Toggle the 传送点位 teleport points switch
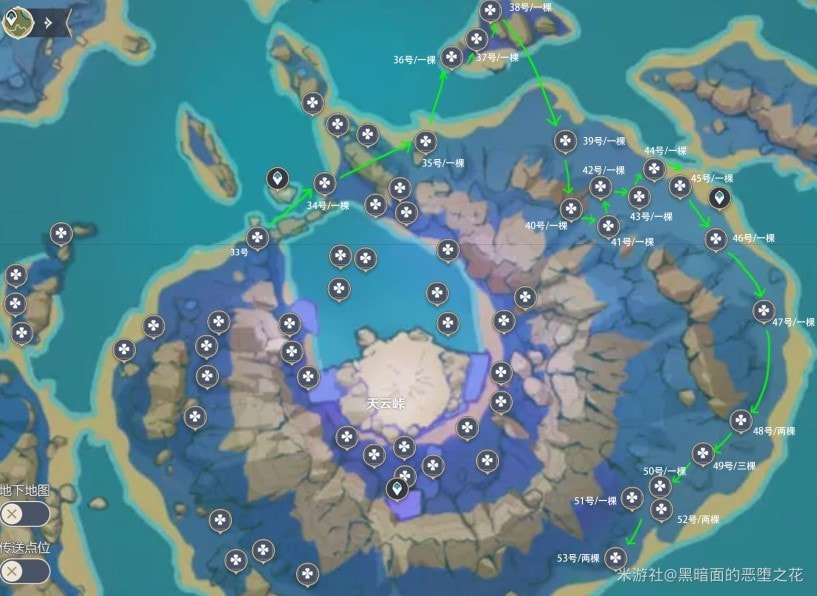Image resolution: width=817 pixels, height=596 pixels. 24,571
